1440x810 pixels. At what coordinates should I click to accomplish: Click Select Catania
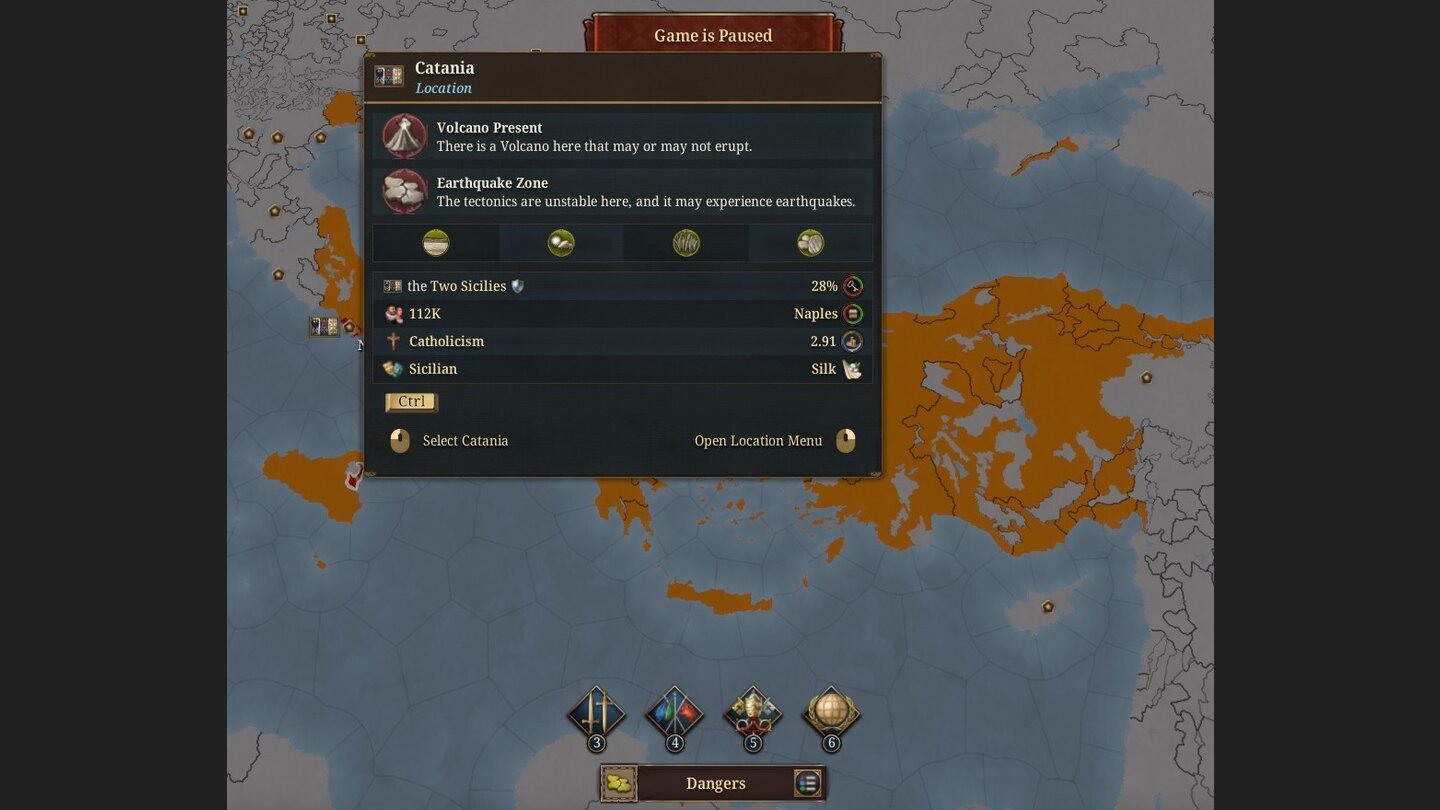pos(465,440)
